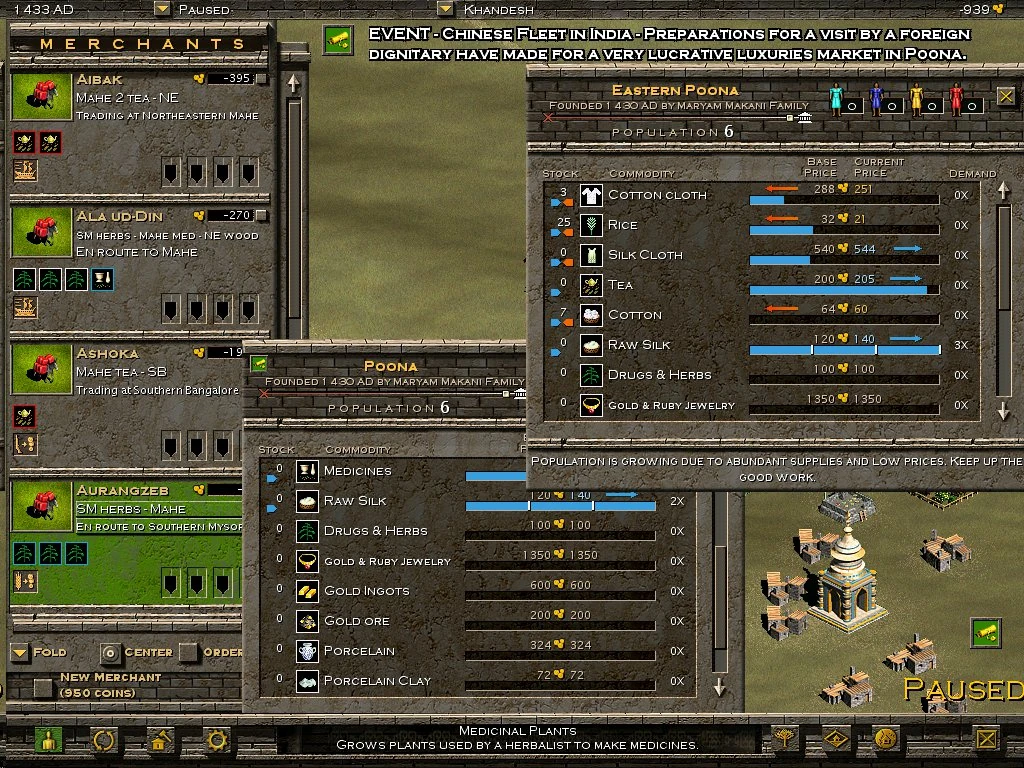Select merchant Aibak's portrait
This screenshot has width=1024, height=768.
41,96
